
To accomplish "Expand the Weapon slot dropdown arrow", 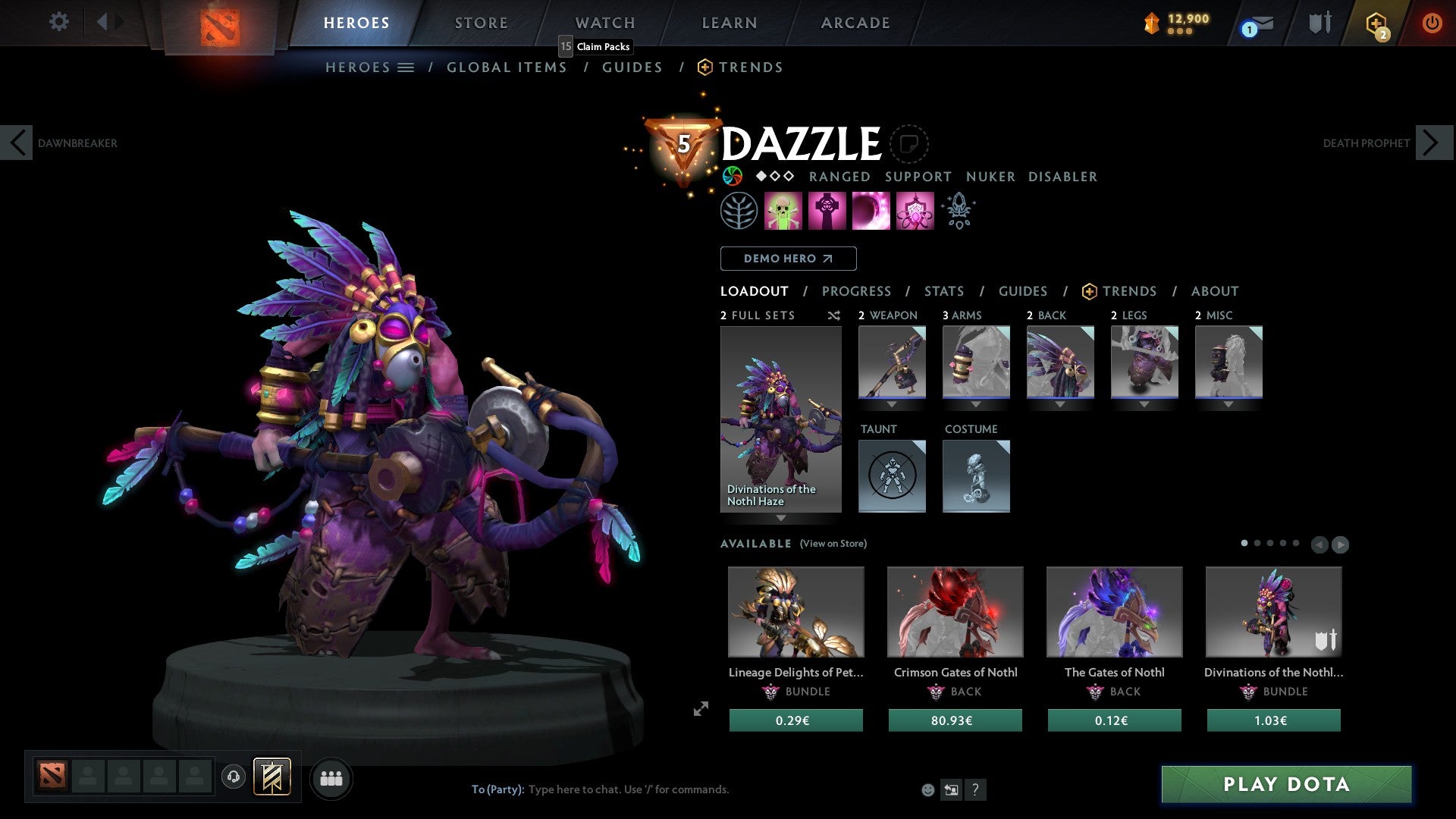I will (x=891, y=404).
